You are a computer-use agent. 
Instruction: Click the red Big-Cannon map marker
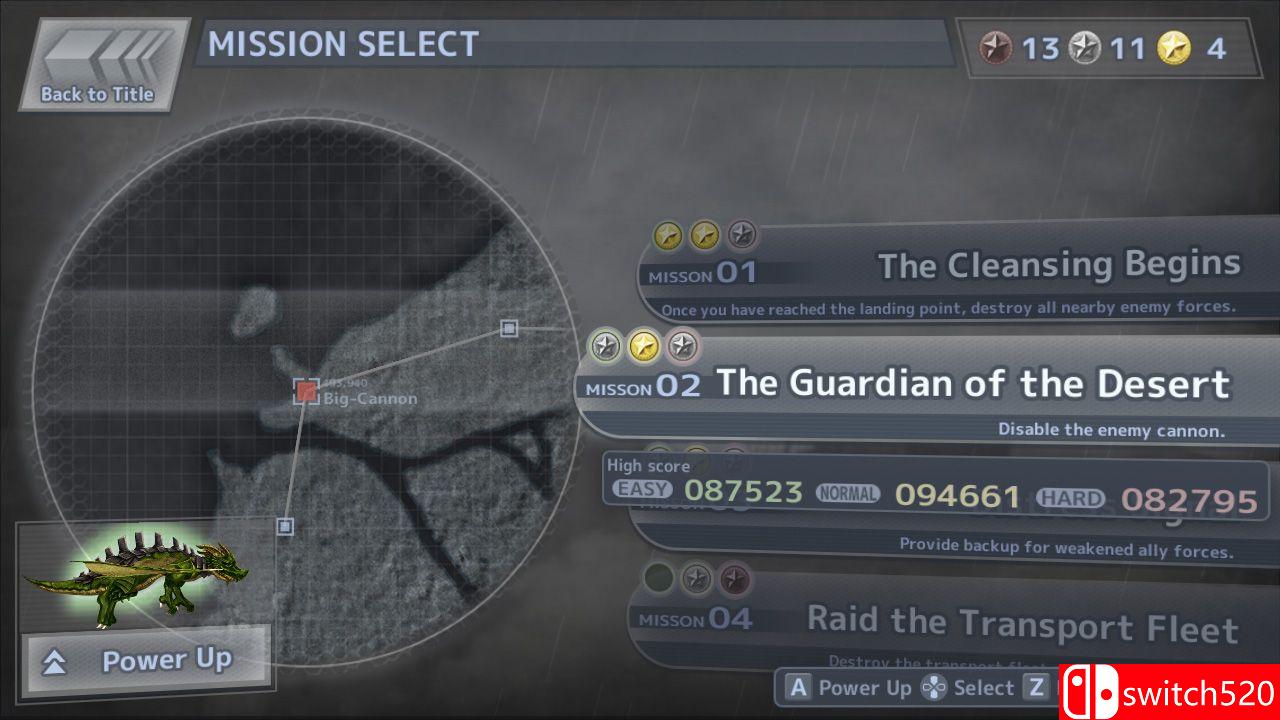(307, 391)
